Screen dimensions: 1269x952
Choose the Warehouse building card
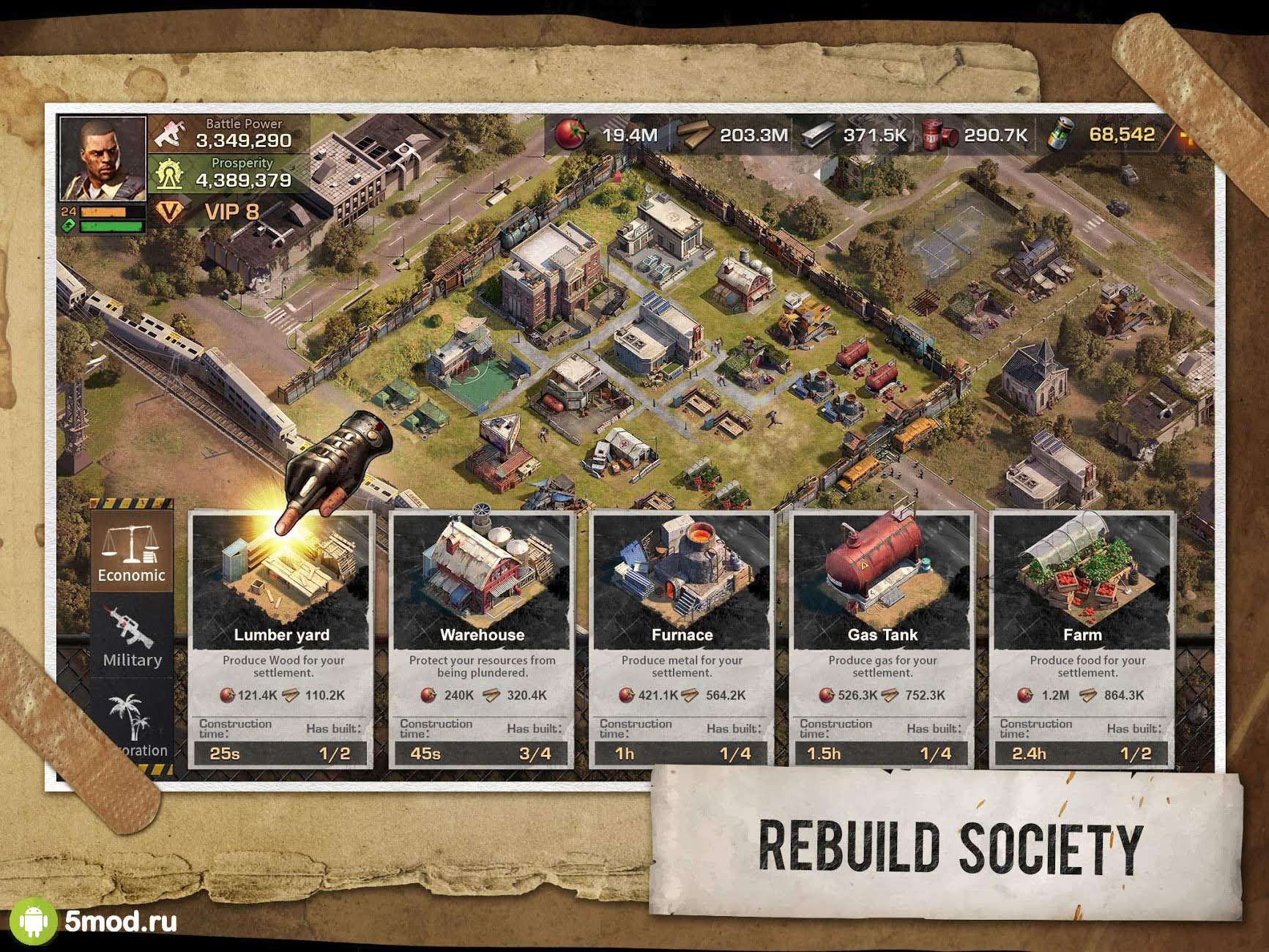pyautogui.click(x=482, y=639)
